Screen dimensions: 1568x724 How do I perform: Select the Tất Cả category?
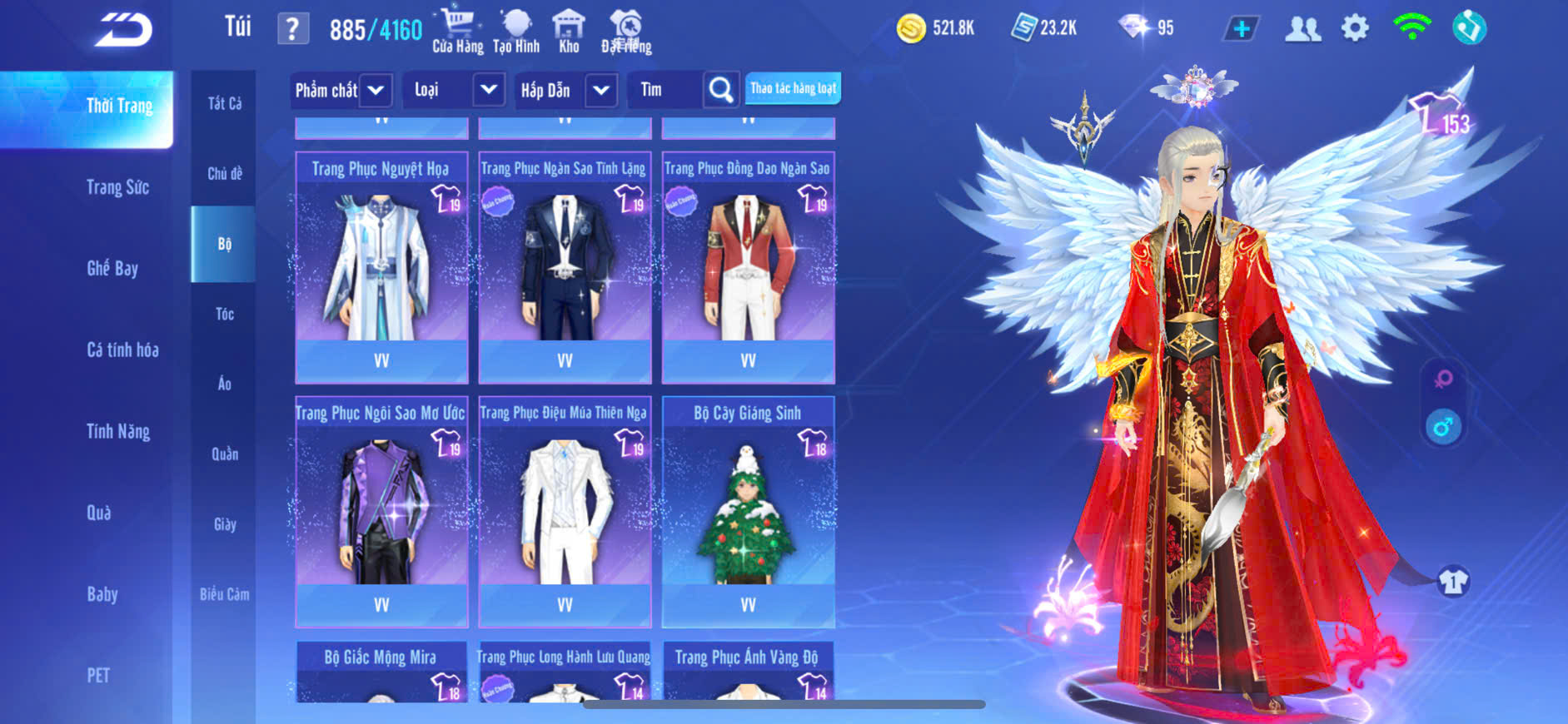(224, 103)
